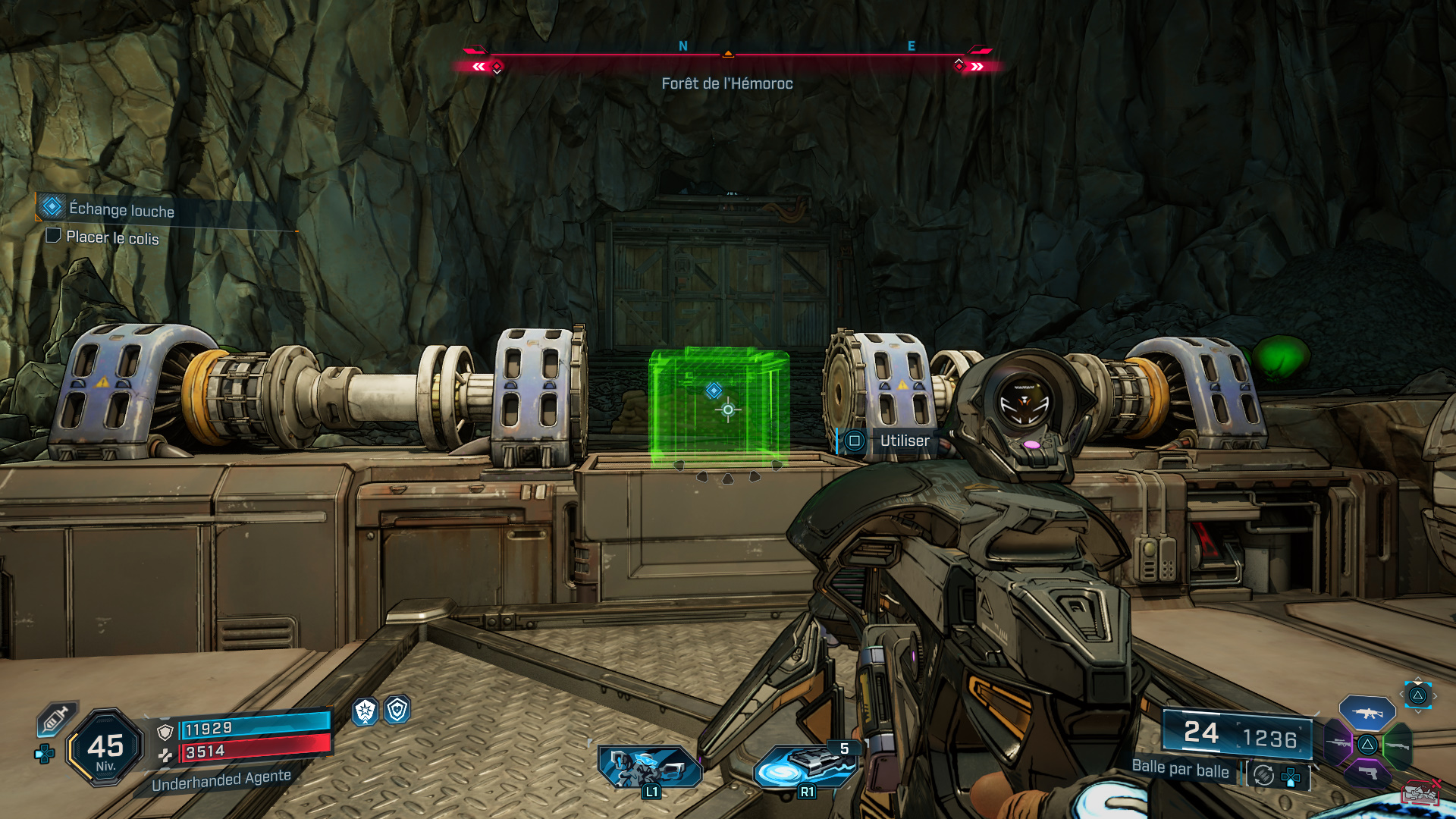Check the Placer le colis objective box
1456x819 pixels.
click(53, 236)
